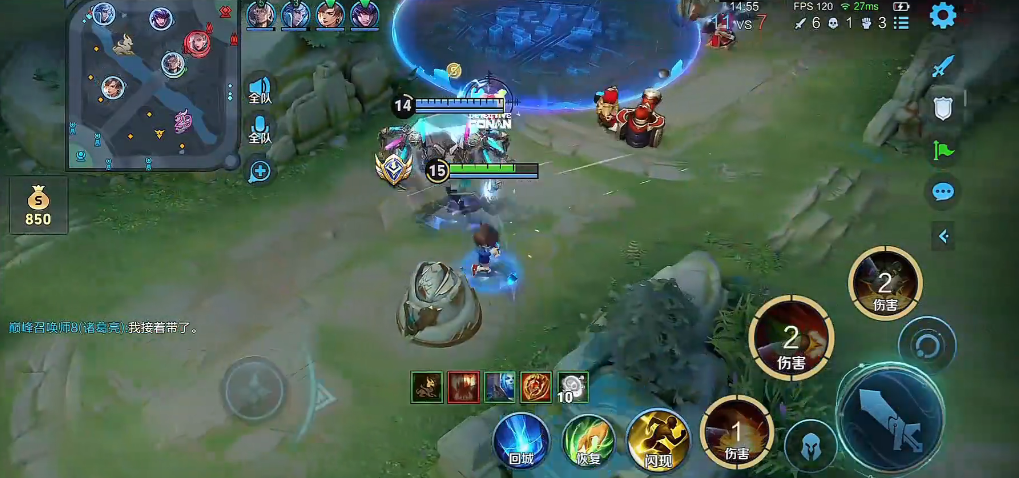This screenshot has height=478, width=1019.
Task: Use the item with the 10 stack count
Action: [x=573, y=386]
